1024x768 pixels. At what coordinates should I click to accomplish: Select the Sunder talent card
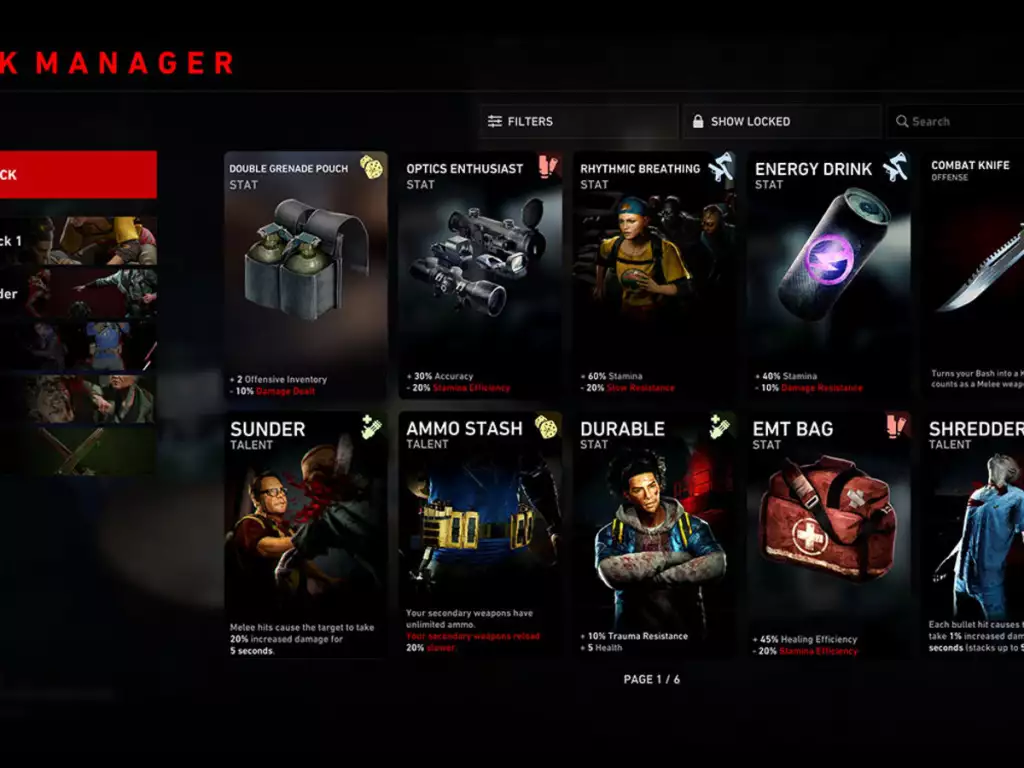click(x=305, y=535)
